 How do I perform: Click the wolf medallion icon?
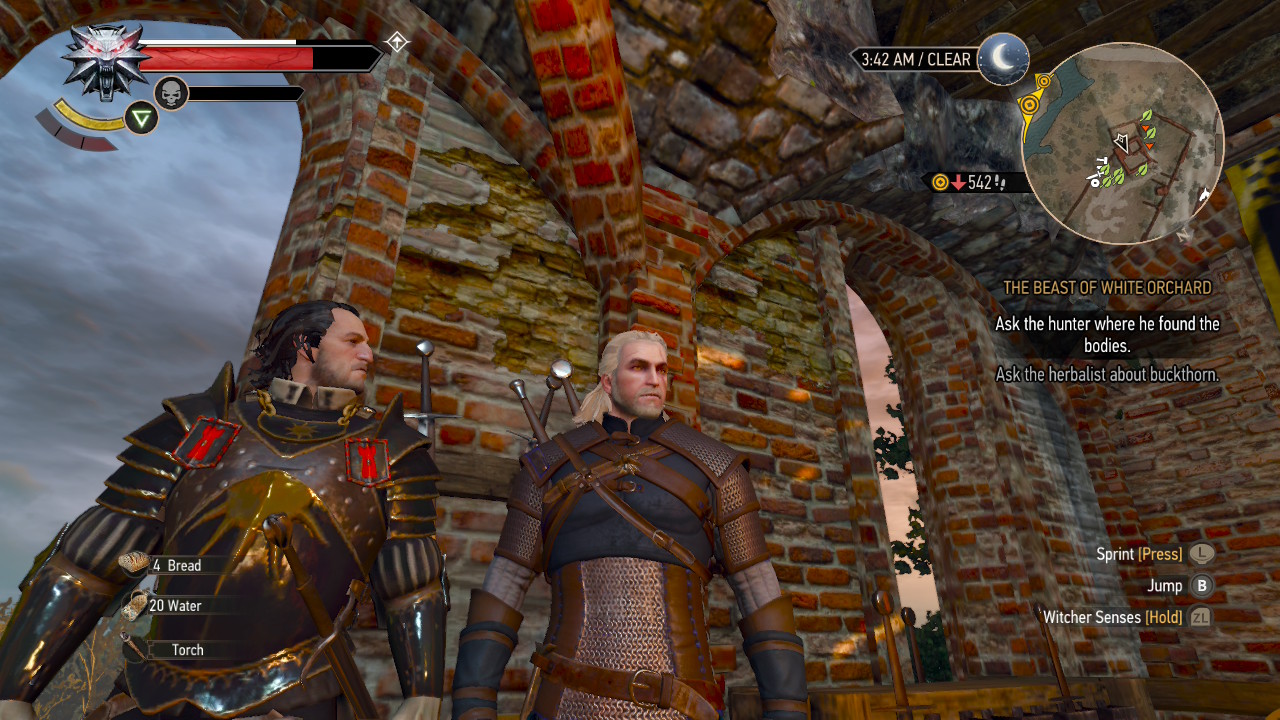click(105, 62)
